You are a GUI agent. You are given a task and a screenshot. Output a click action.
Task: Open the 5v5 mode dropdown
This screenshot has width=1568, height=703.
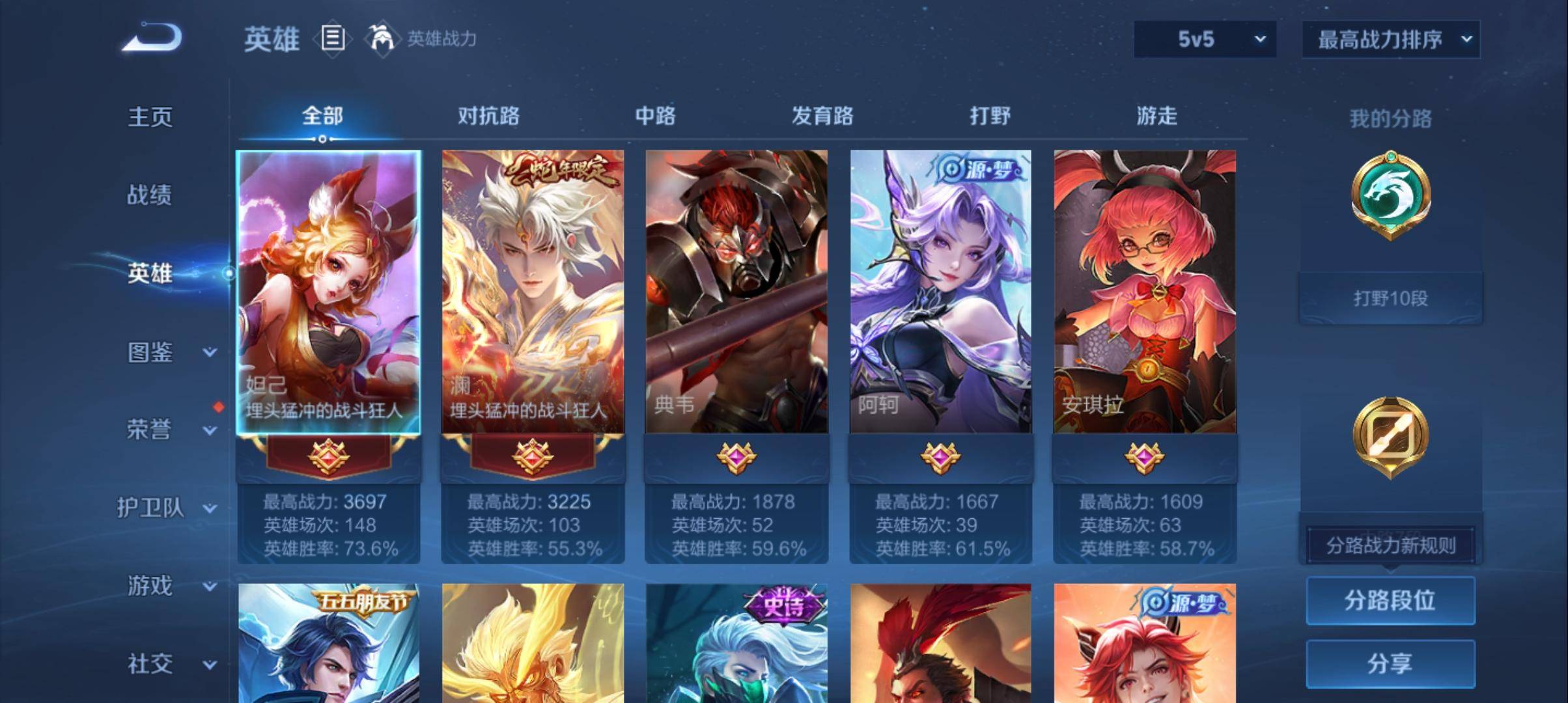pyautogui.click(x=1205, y=39)
